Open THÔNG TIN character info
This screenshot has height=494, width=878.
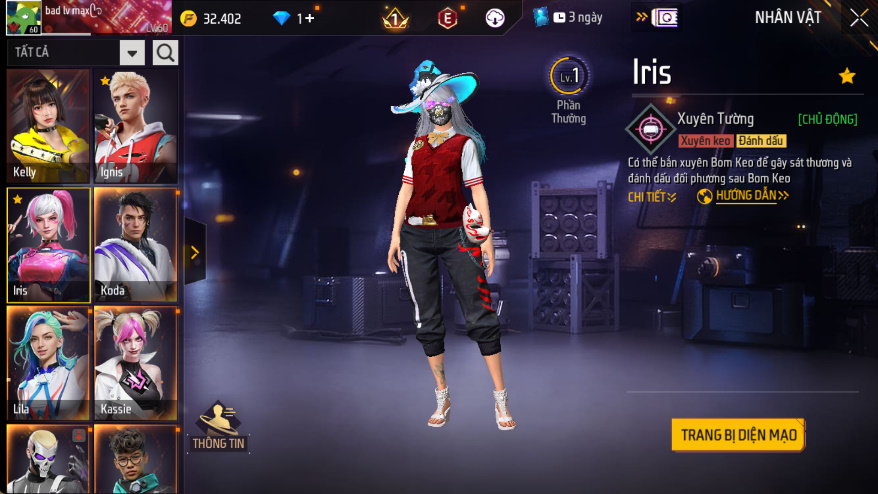point(218,426)
